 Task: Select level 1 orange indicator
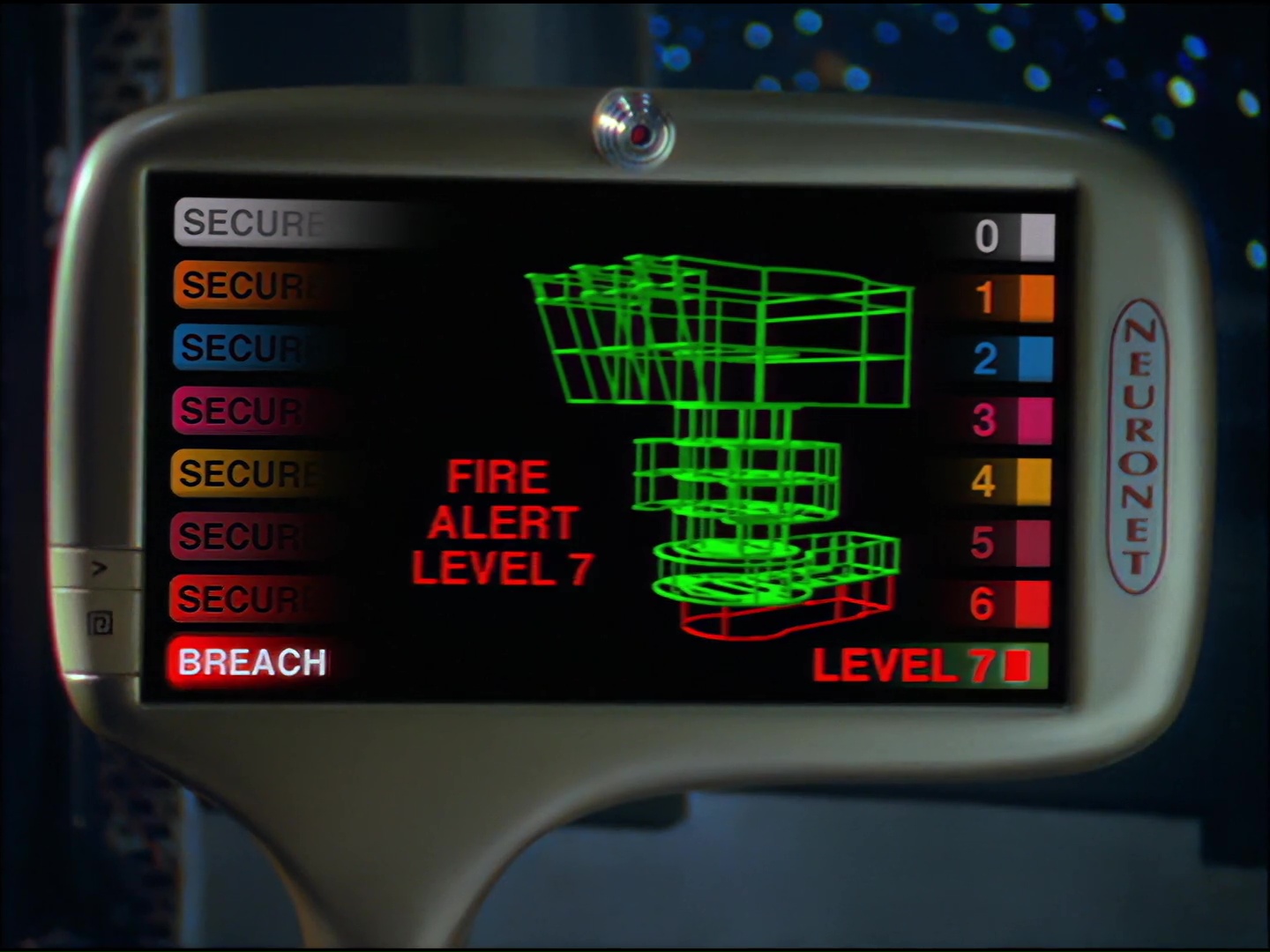pyautogui.click(x=1036, y=298)
